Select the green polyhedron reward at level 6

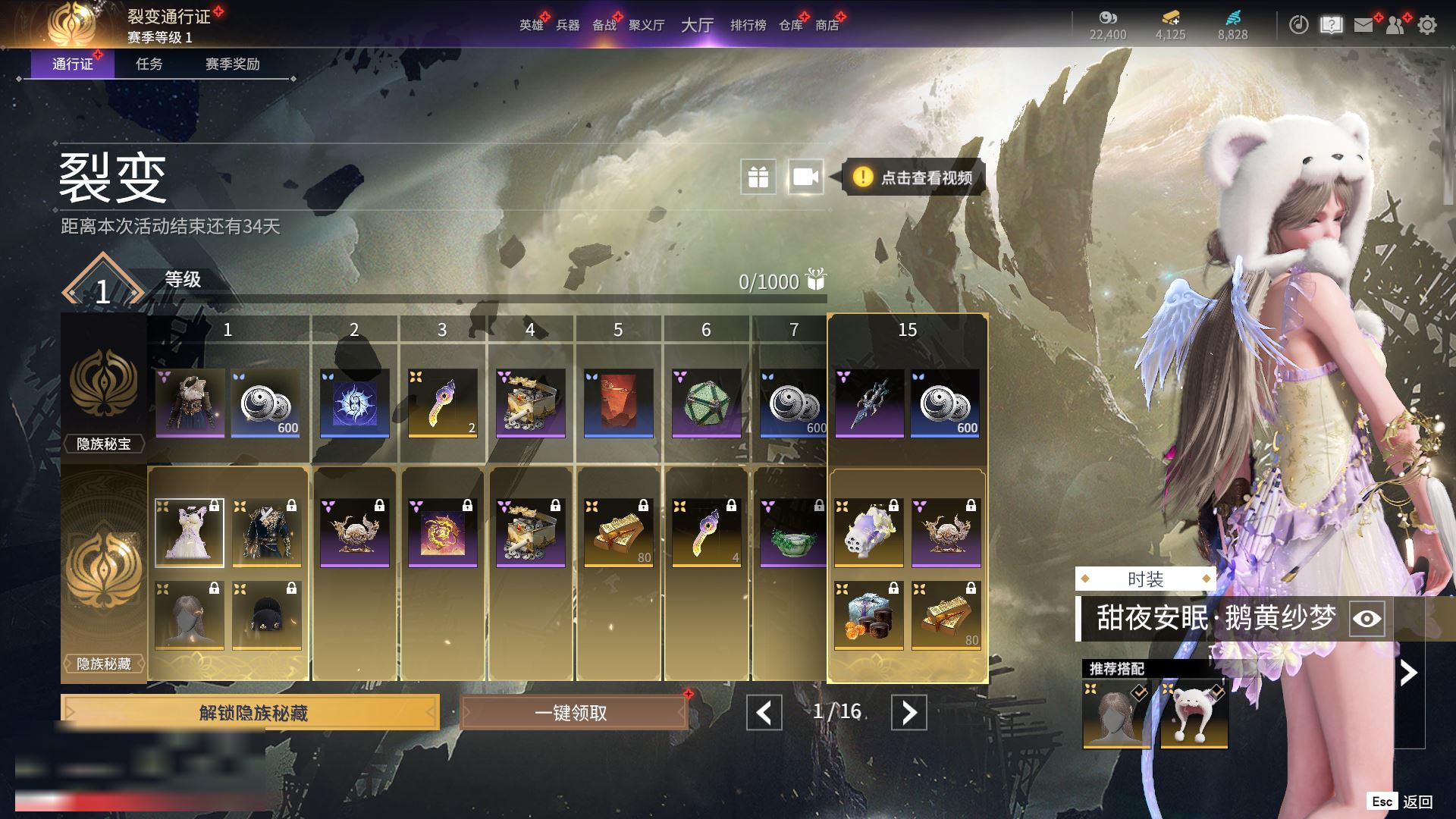[x=706, y=403]
